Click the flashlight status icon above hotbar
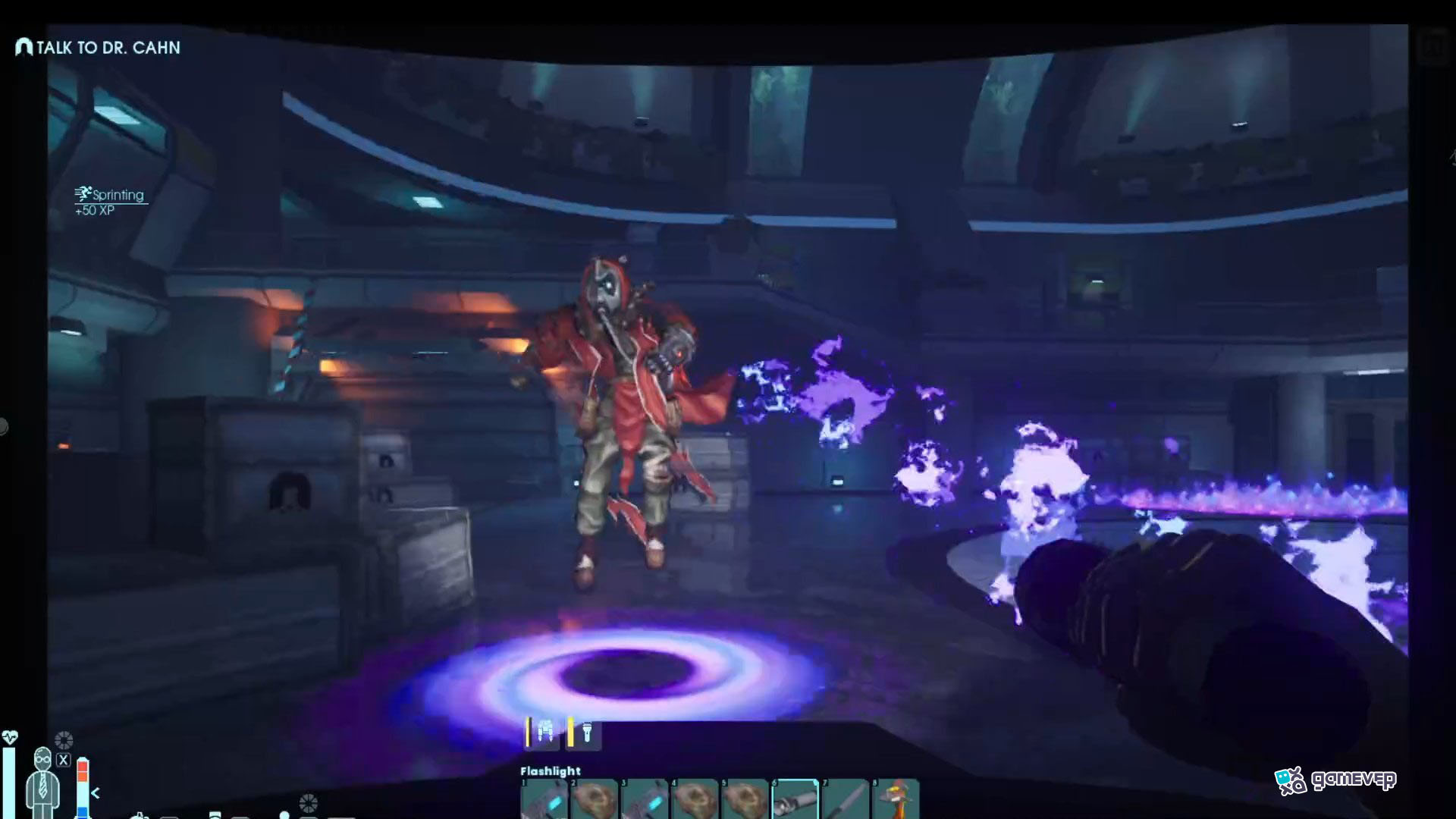Viewport: 1456px width, 819px height. click(x=585, y=733)
